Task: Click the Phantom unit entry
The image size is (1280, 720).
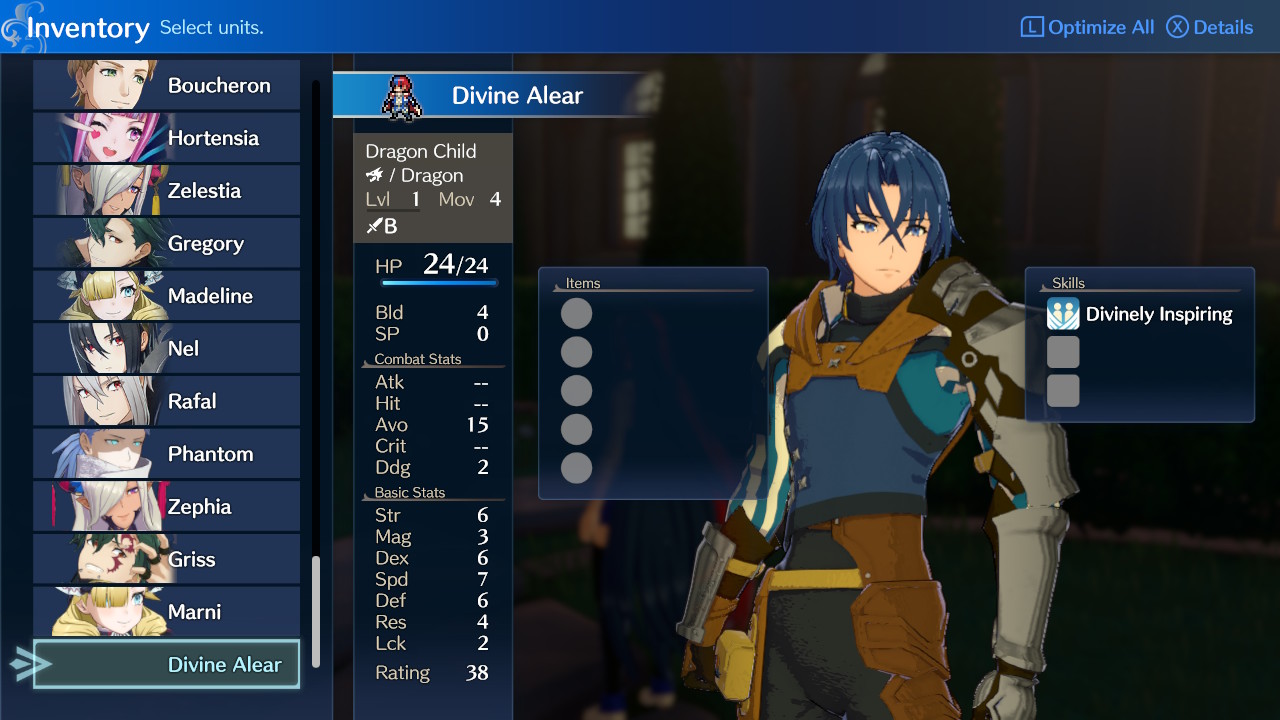Action: pos(166,454)
